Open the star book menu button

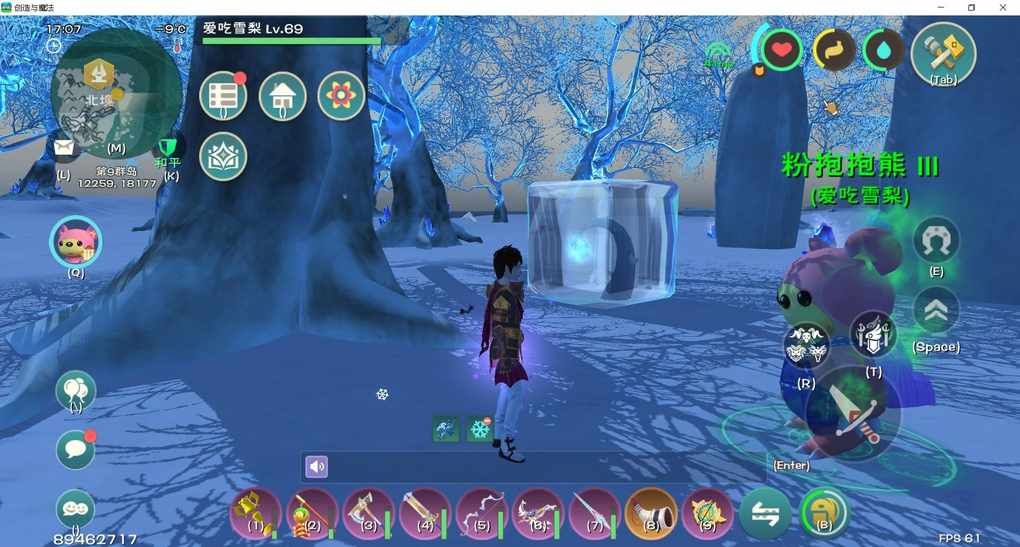coord(223,156)
